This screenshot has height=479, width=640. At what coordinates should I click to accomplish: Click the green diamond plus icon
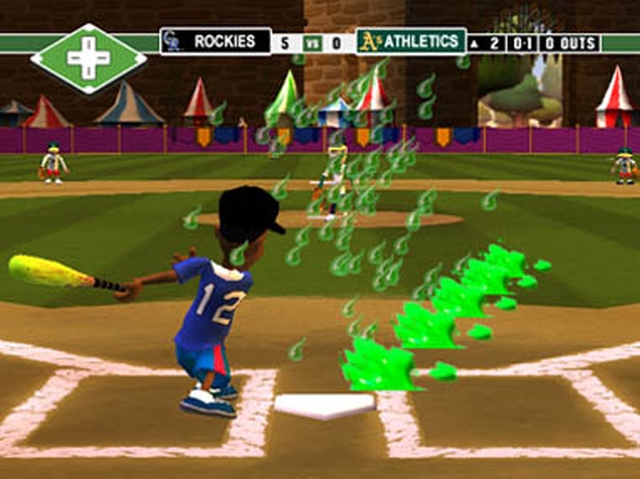click(88, 59)
